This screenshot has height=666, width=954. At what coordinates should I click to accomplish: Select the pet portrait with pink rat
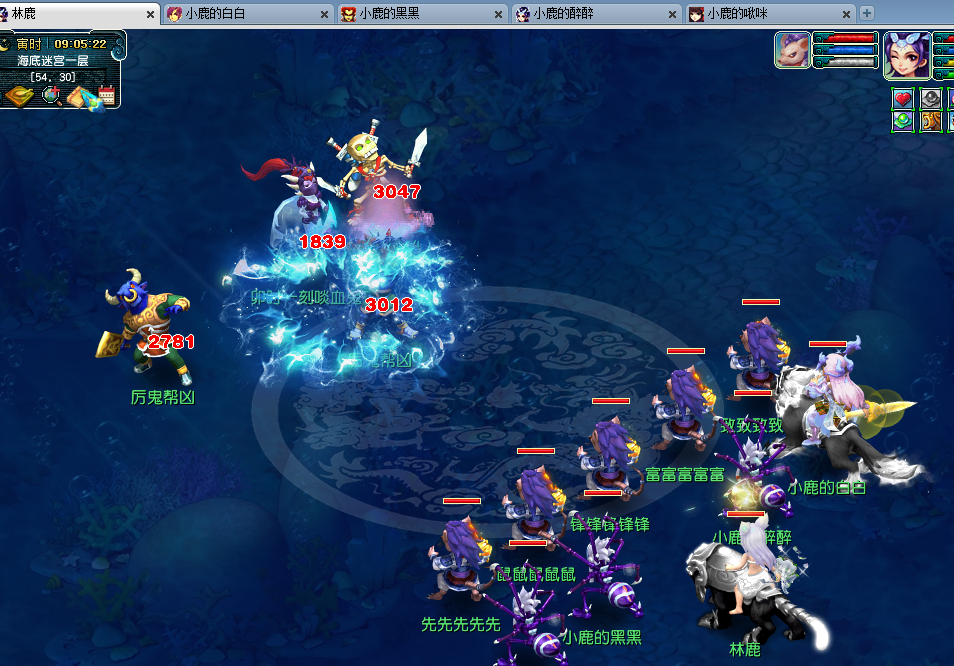pos(792,50)
